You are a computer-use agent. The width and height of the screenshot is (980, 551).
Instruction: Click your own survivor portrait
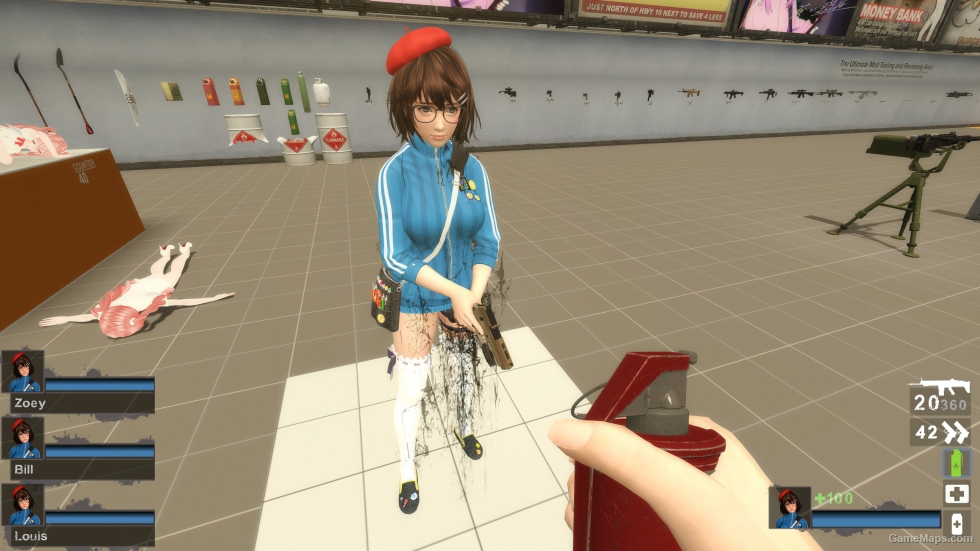point(789,507)
